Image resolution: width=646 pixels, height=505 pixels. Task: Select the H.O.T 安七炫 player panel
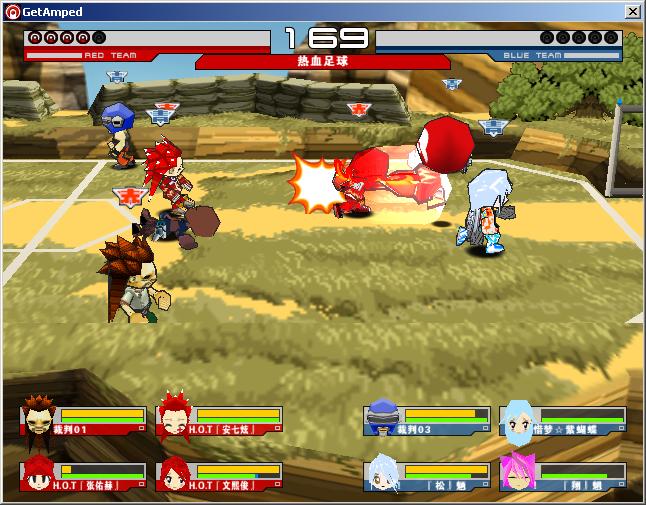[x=220, y=421]
